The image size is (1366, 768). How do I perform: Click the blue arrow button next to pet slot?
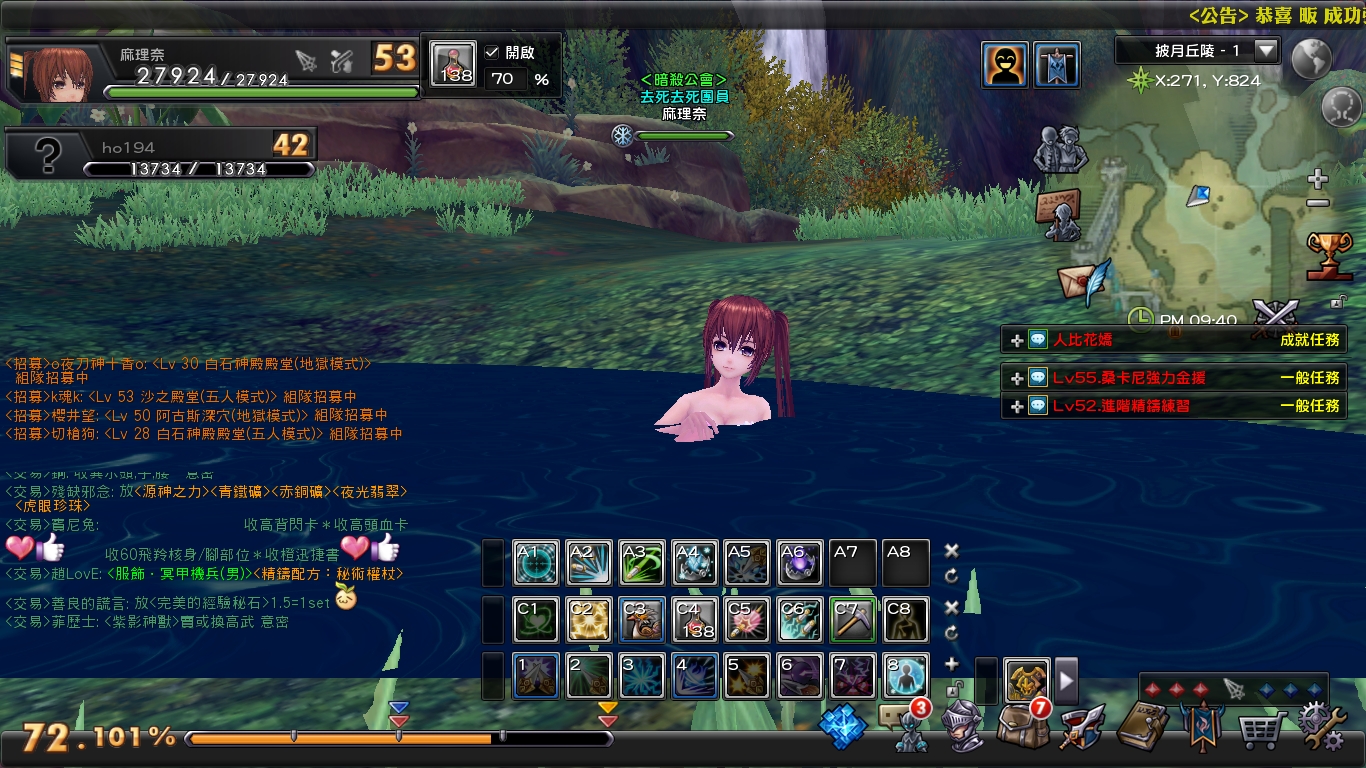point(1066,680)
